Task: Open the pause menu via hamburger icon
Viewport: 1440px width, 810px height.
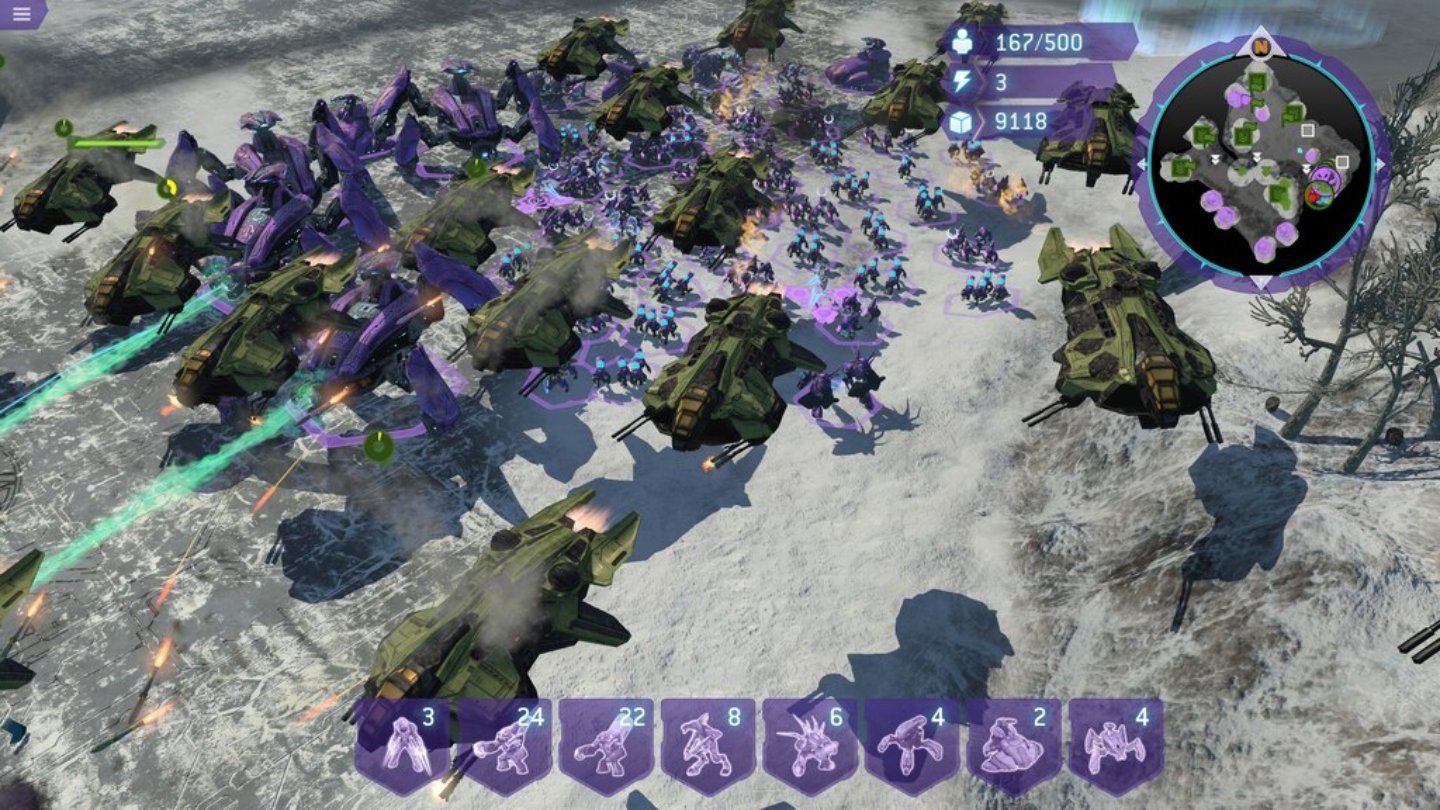Action: click(x=22, y=16)
